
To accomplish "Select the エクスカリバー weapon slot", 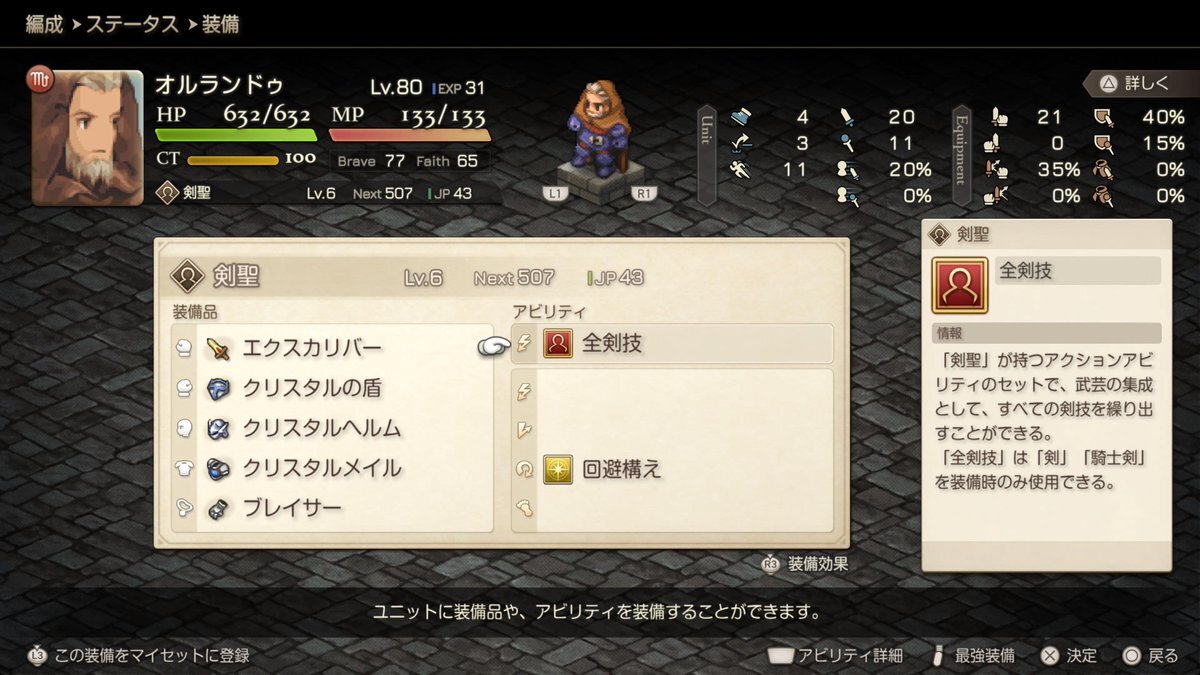I will click(312, 348).
